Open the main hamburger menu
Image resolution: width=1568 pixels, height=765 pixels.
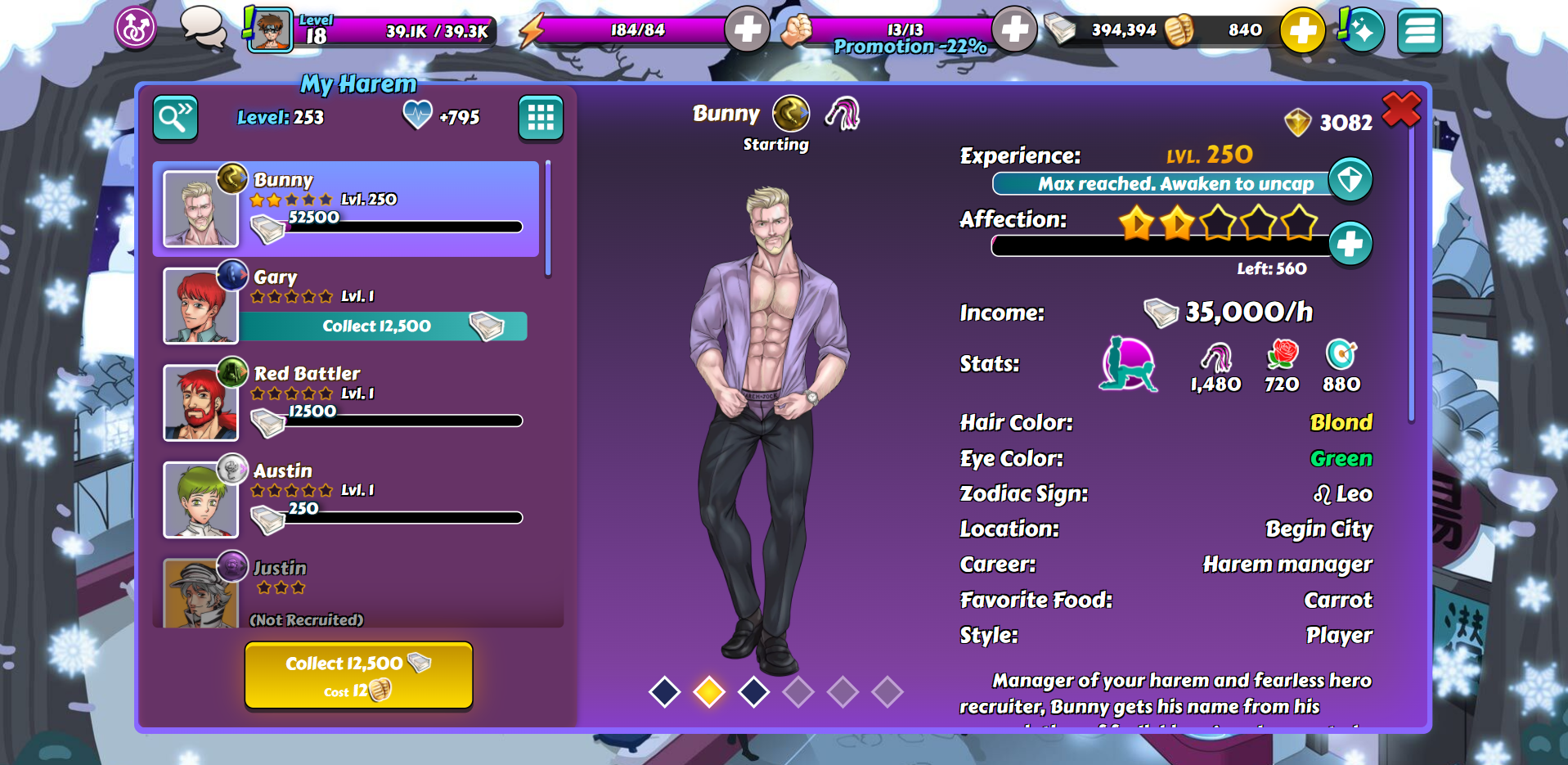coord(1419,31)
